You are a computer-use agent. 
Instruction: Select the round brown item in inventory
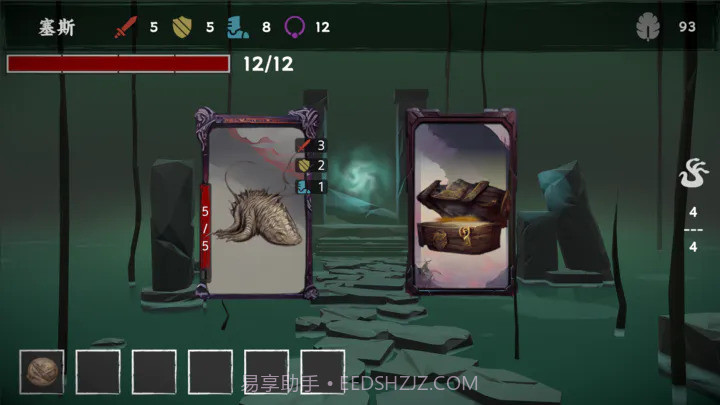[42, 371]
